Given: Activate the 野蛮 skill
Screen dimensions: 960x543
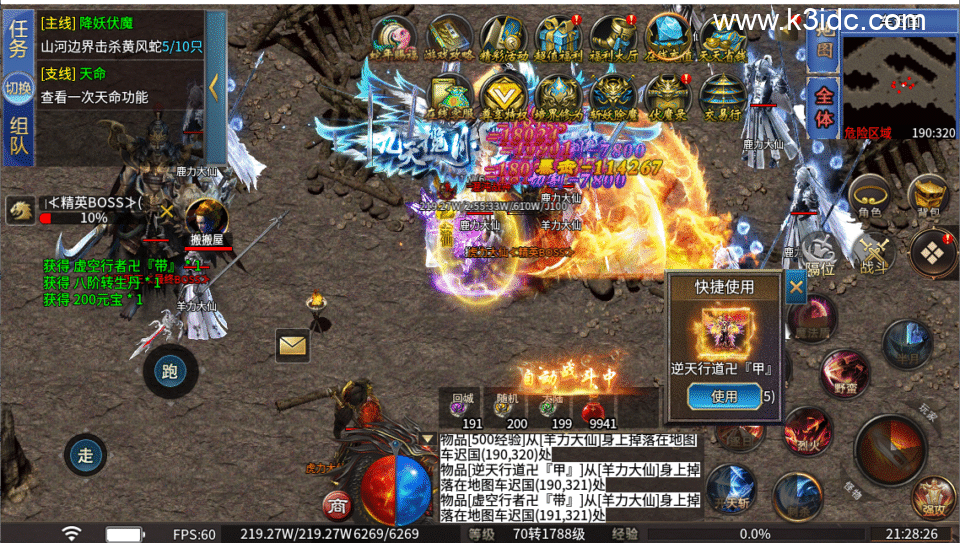Looking at the screenshot, I should (845, 373).
